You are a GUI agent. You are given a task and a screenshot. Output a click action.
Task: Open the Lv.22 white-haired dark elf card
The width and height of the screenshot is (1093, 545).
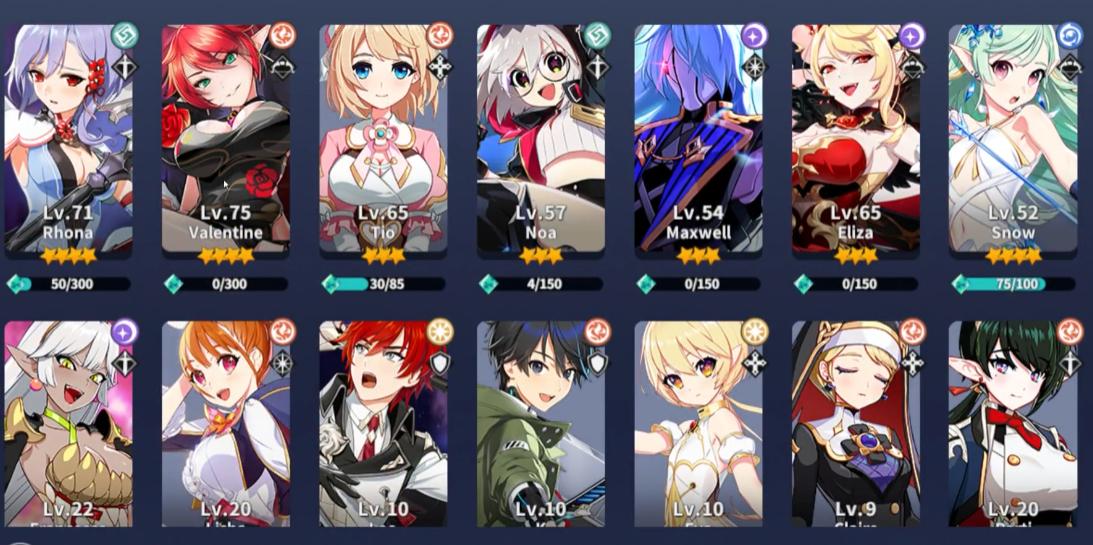click(69, 424)
